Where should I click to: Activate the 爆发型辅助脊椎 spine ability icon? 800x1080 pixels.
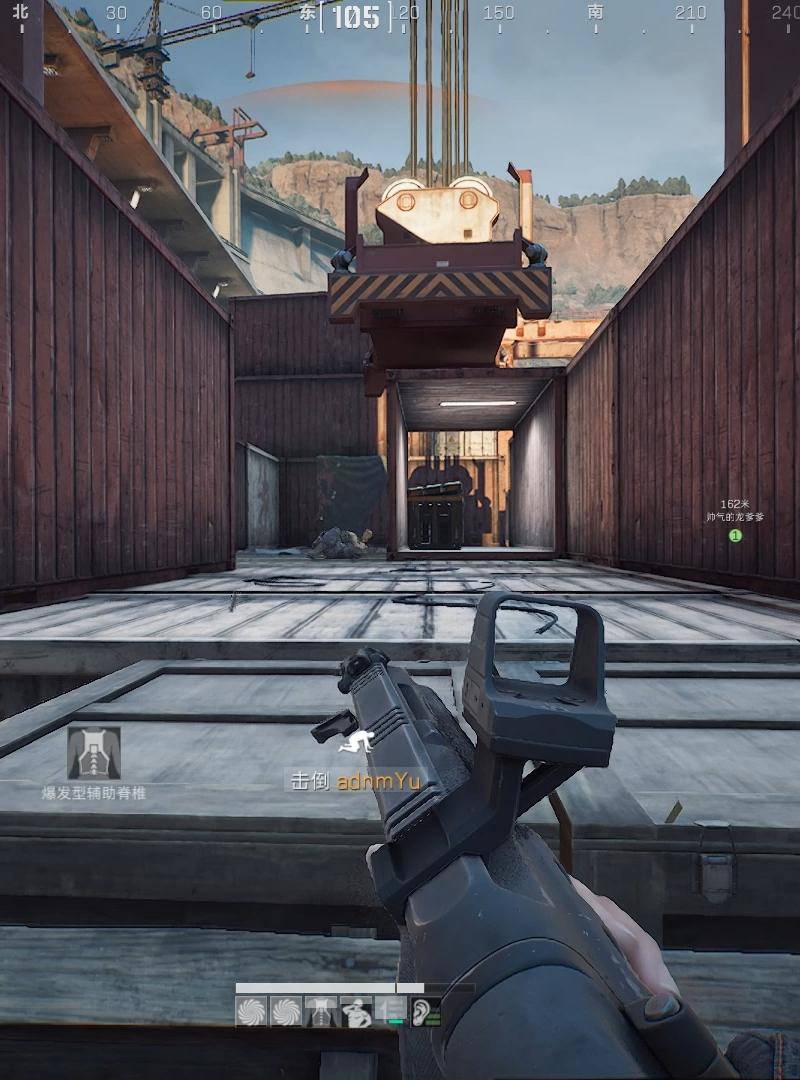pos(94,753)
